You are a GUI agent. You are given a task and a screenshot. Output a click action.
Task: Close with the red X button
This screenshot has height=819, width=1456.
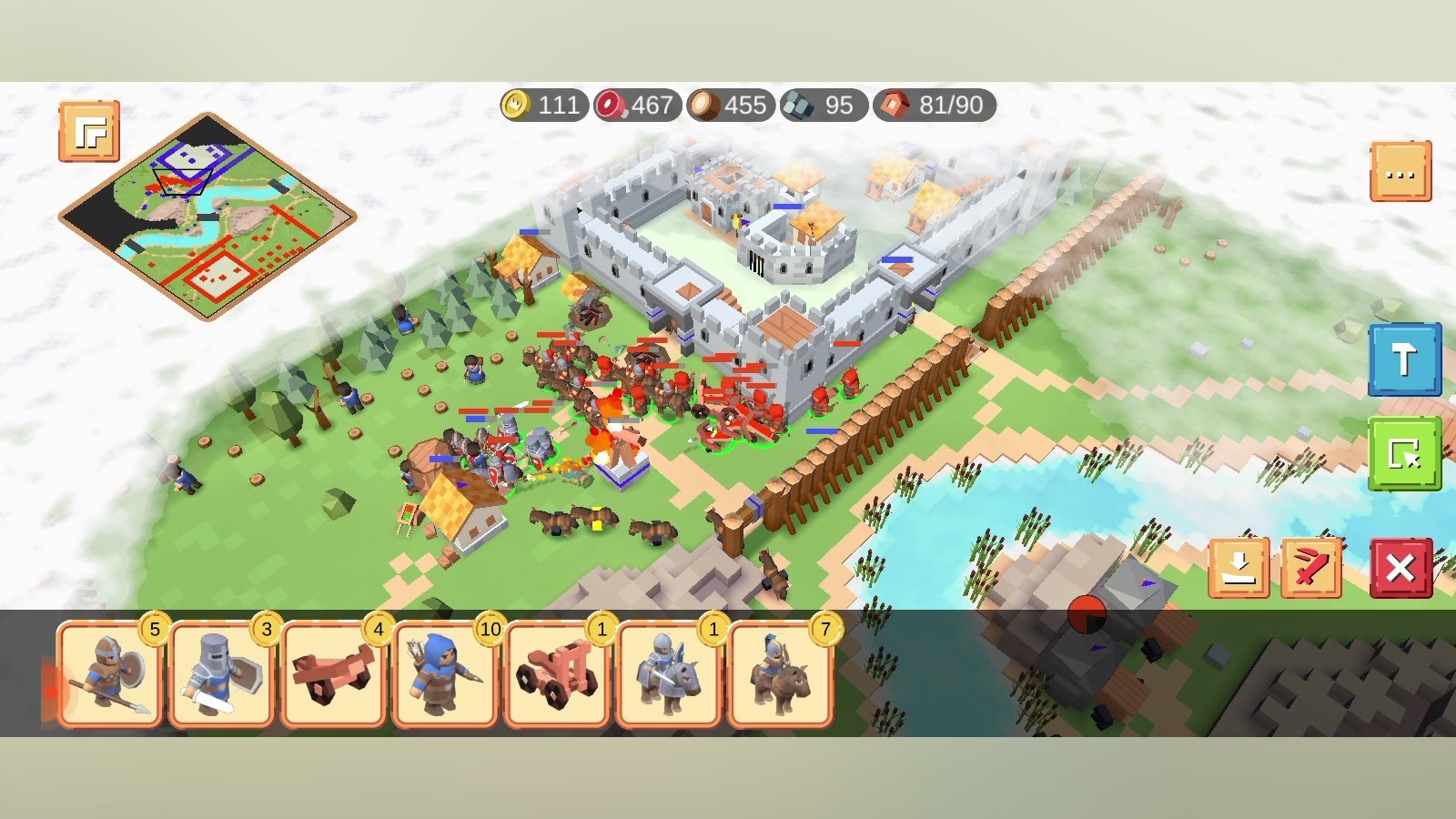1400,568
